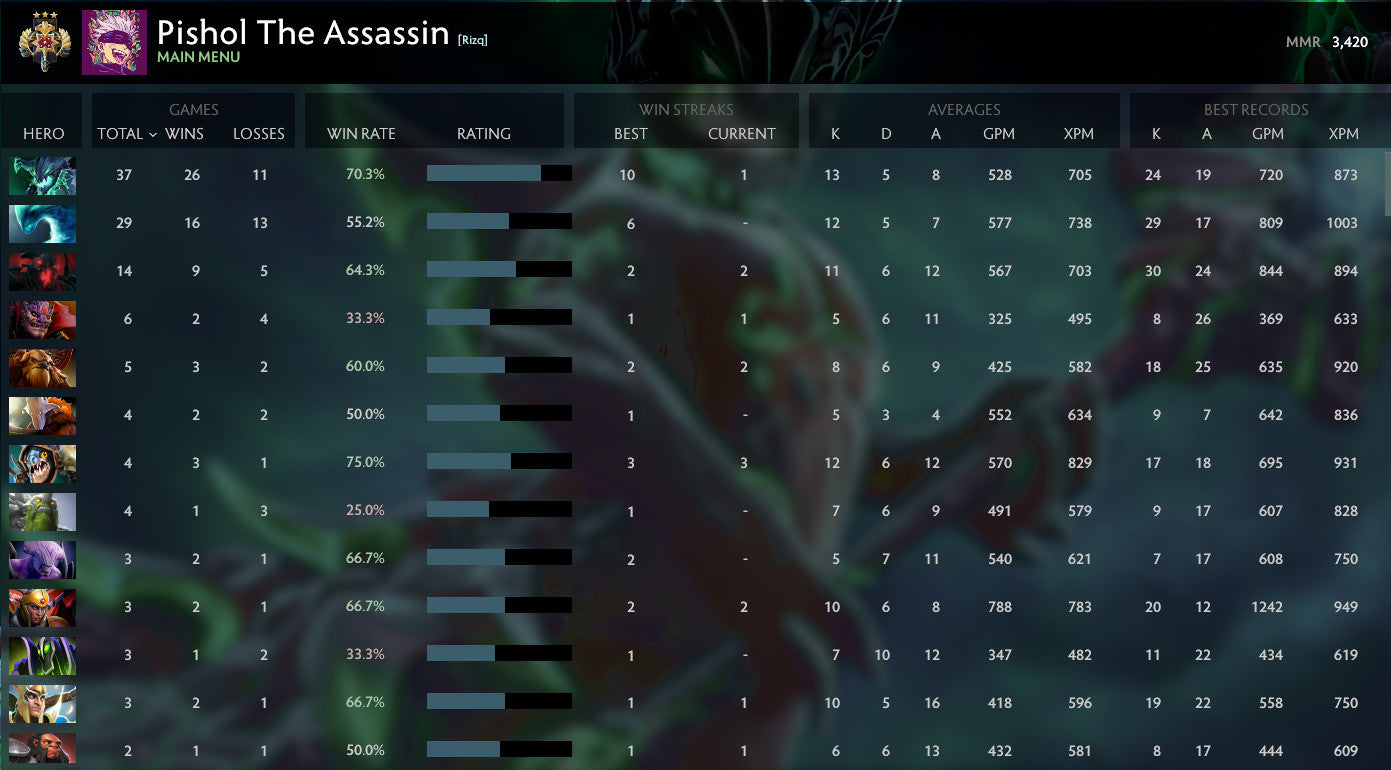
Task: Click the name Pishol The Assassin
Action: point(300,32)
